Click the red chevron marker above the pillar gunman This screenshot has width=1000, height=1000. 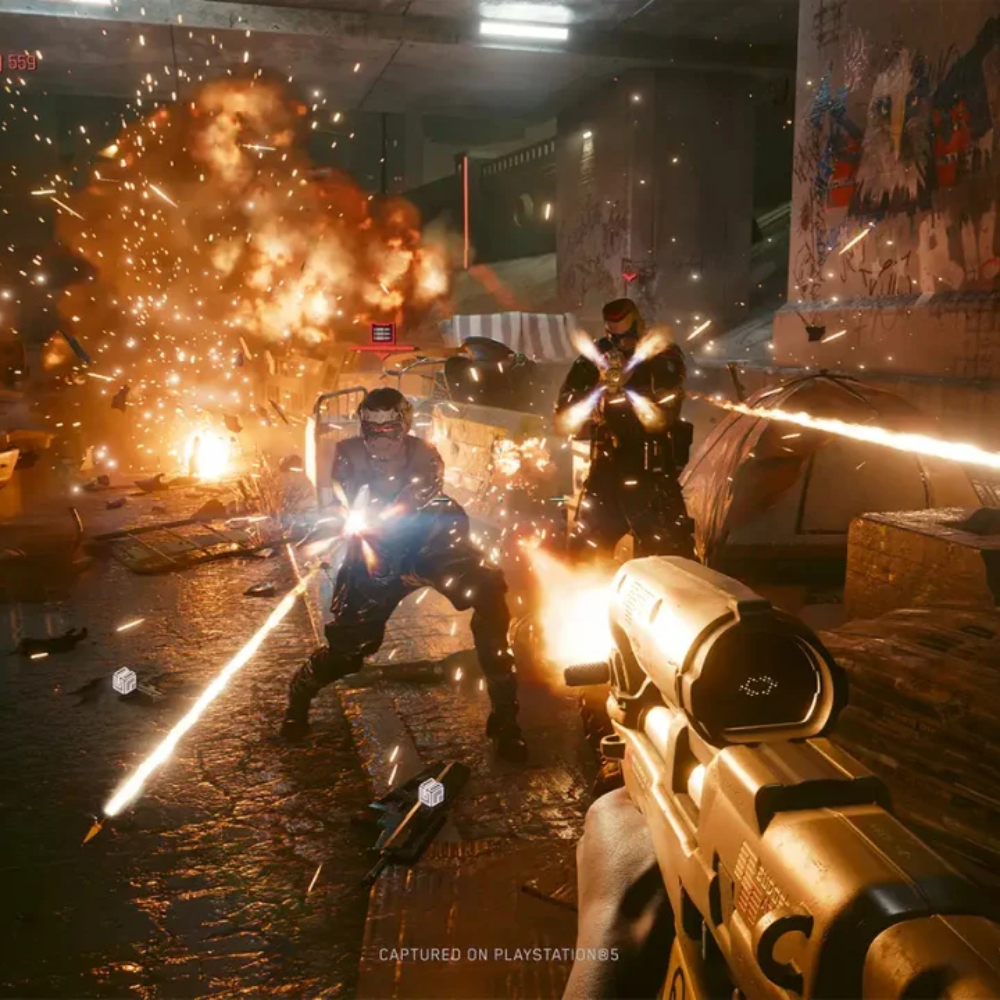629,275
